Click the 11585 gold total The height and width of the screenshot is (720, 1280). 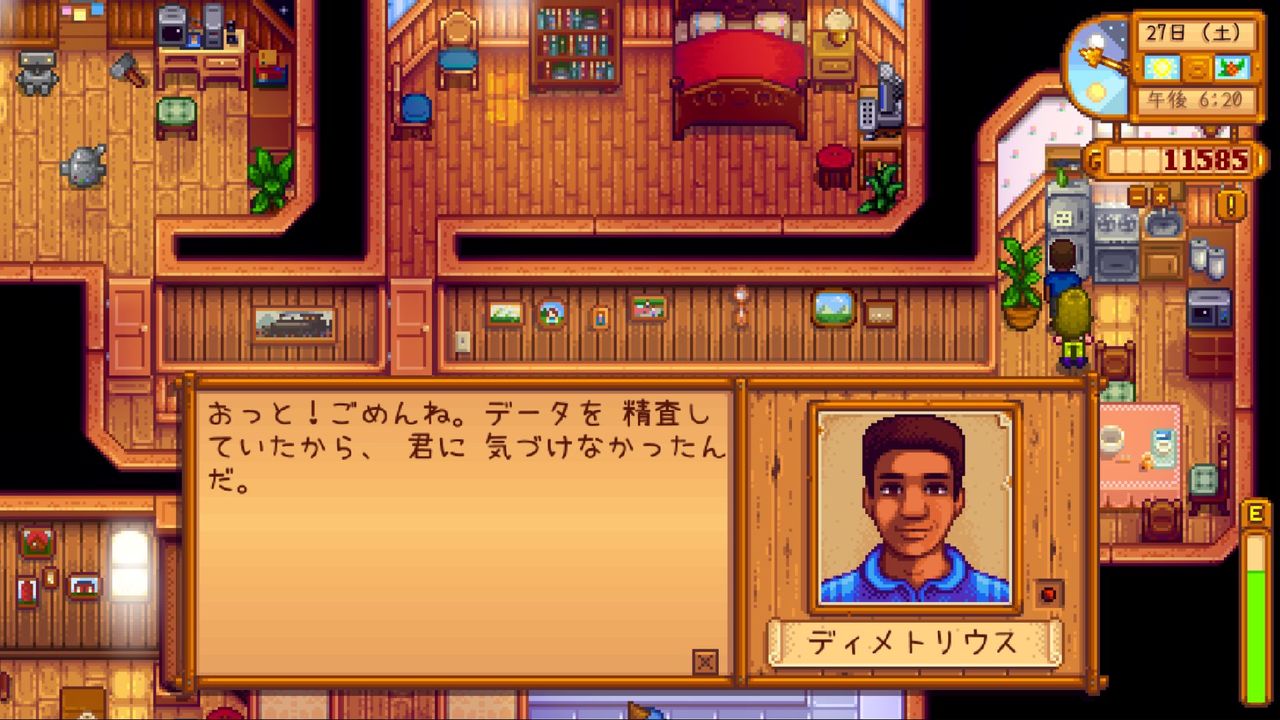pyautogui.click(x=1206, y=158)
